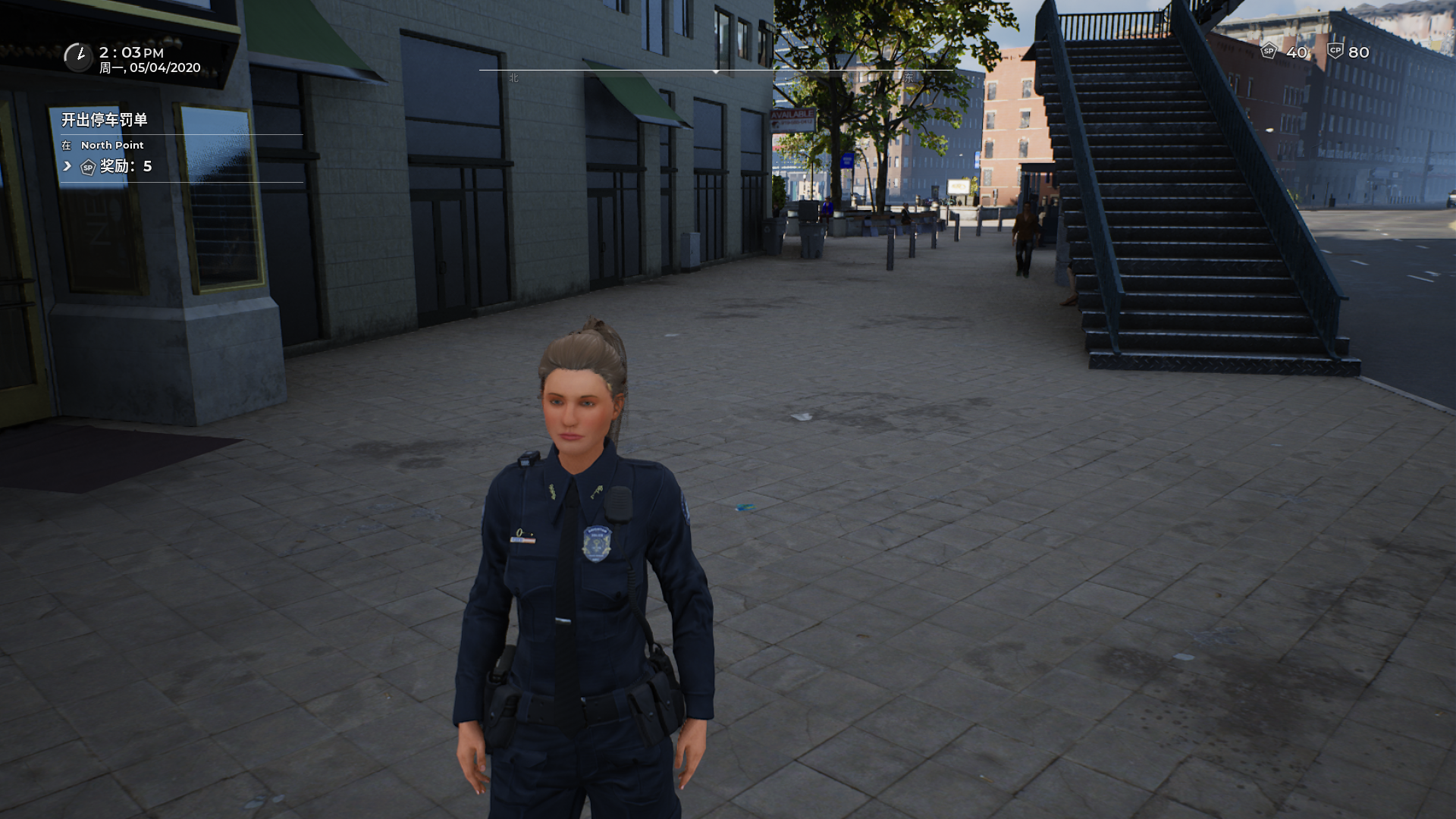Expand the 奖励 reward row arrow
Viewport: 1456px width, 819px height.
(67, 166)
